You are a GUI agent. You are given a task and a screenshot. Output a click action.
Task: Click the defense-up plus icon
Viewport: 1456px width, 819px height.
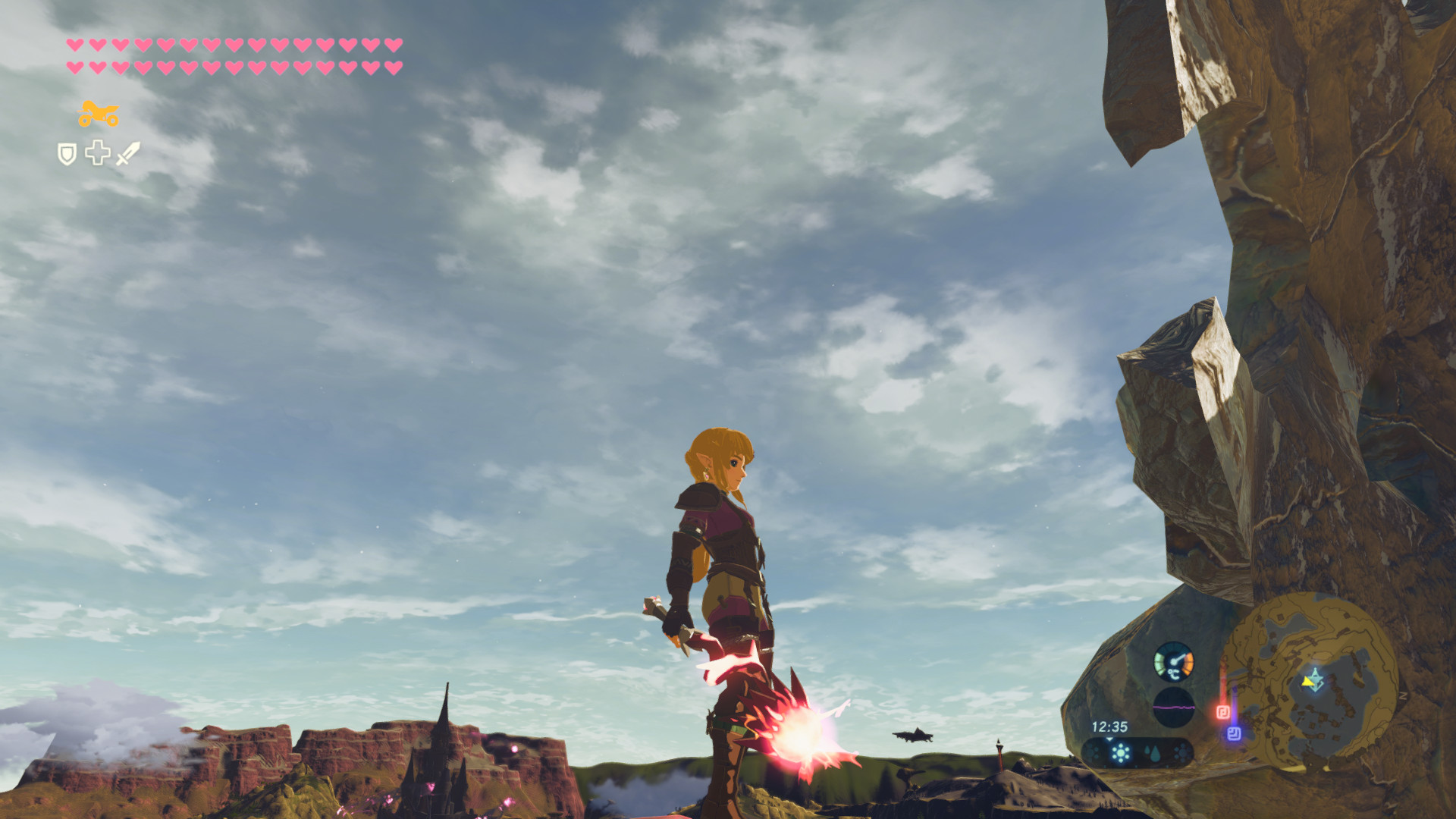pos(98,152)
